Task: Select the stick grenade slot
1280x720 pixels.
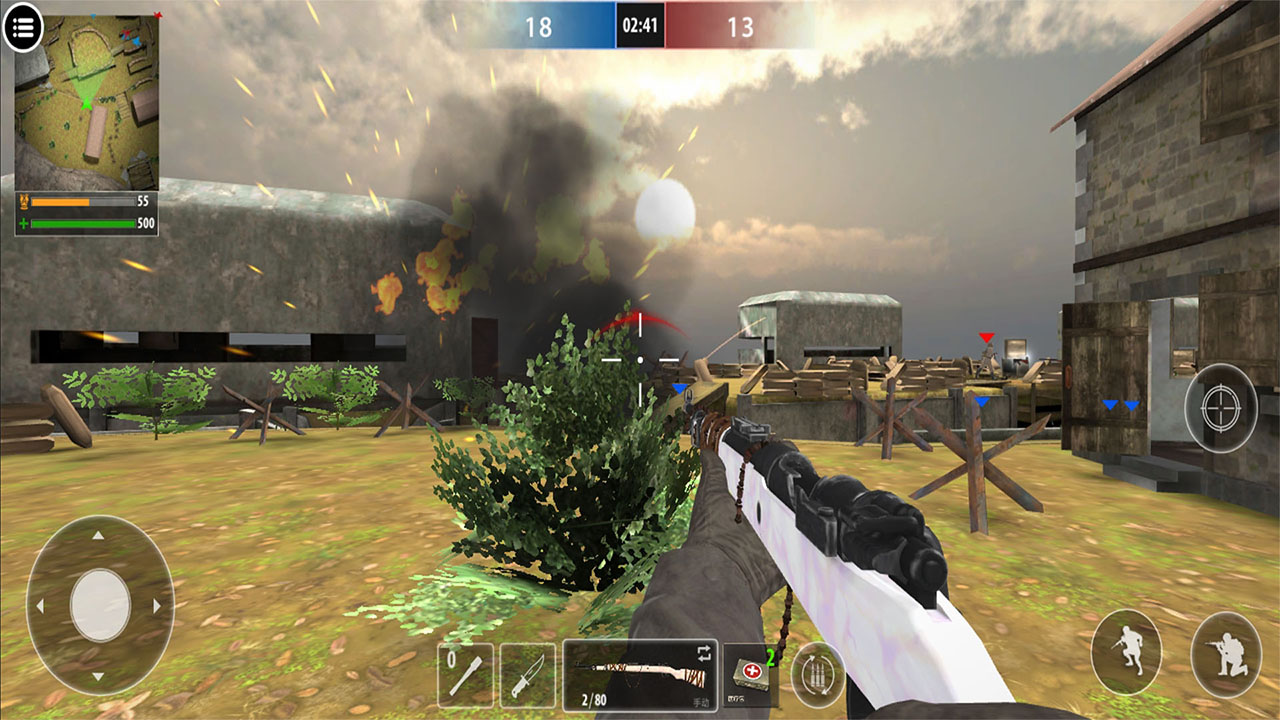Action: click(466, 675)
